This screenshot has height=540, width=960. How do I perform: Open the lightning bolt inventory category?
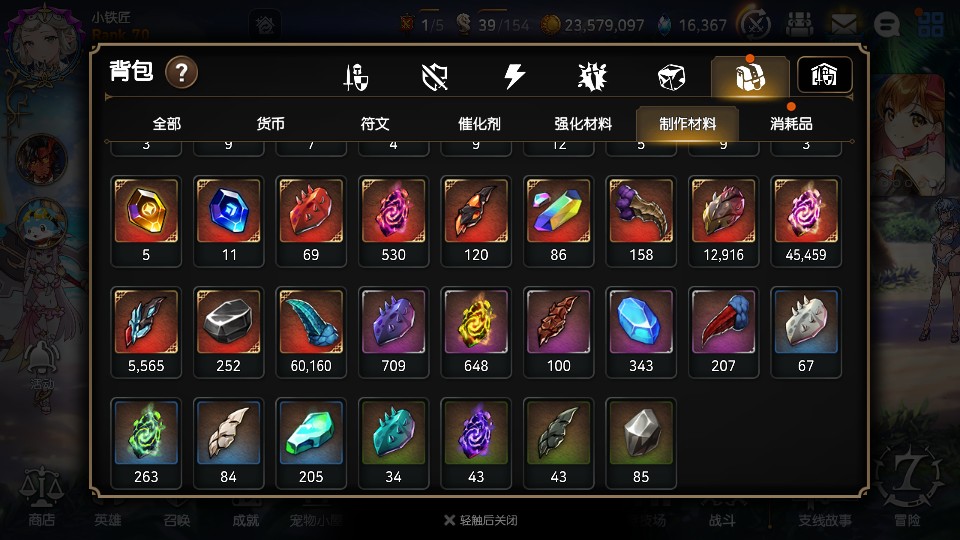pos(514,77)
